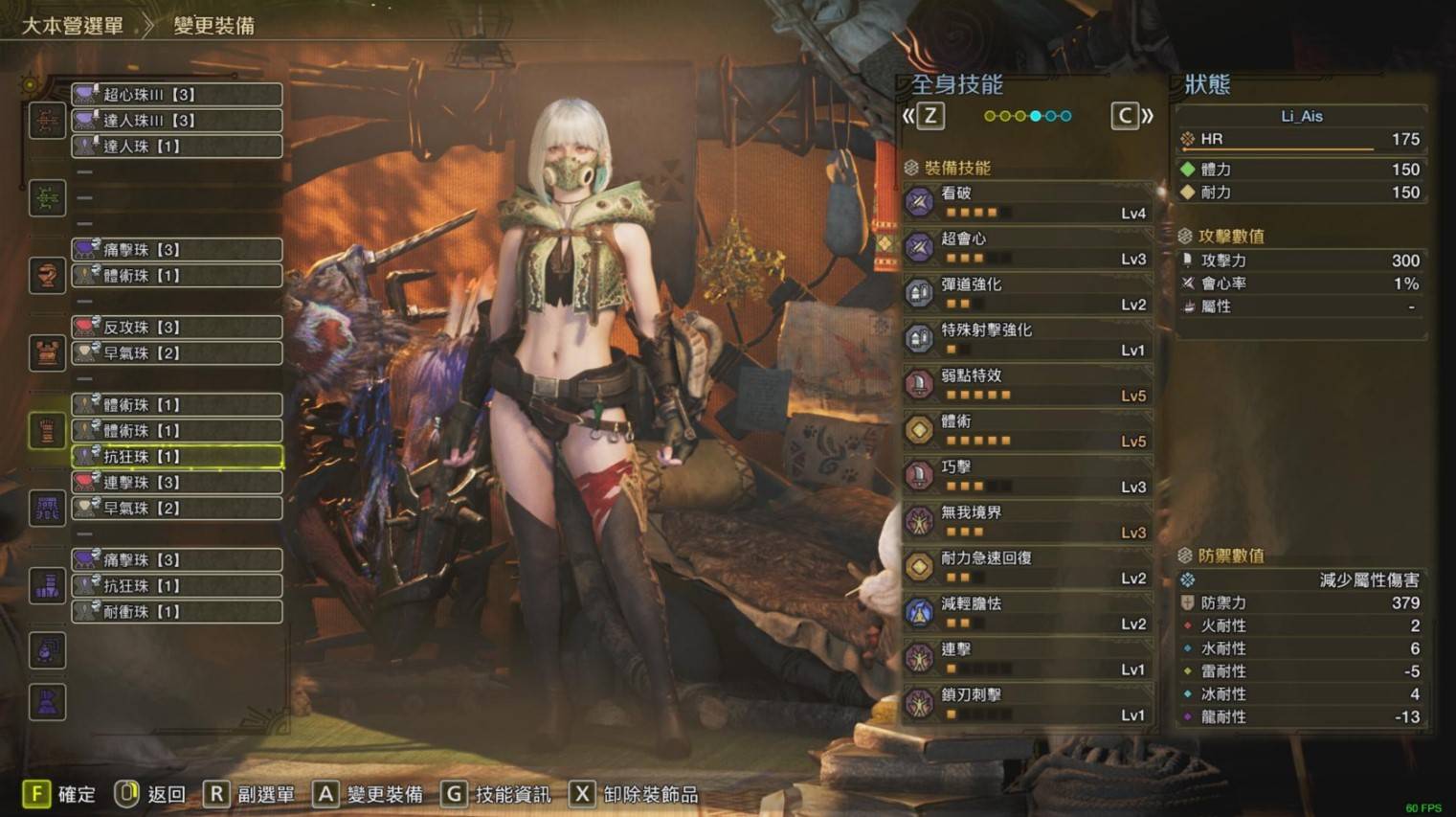The height and width of the screenshot is (817, 1456).
Task: Select the 看破 skill row
Action: point(1027,202)
